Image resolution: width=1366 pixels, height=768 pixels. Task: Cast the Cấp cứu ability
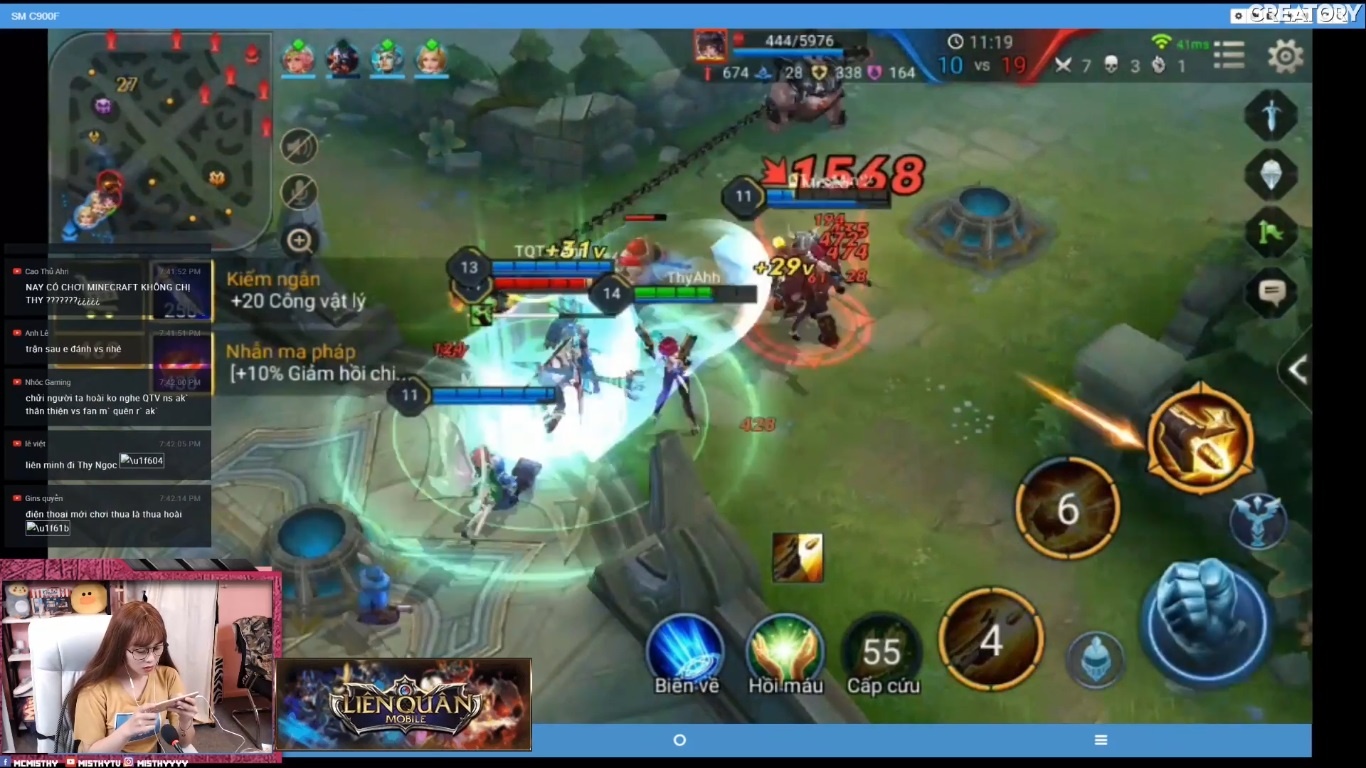(x=883, y=653)
